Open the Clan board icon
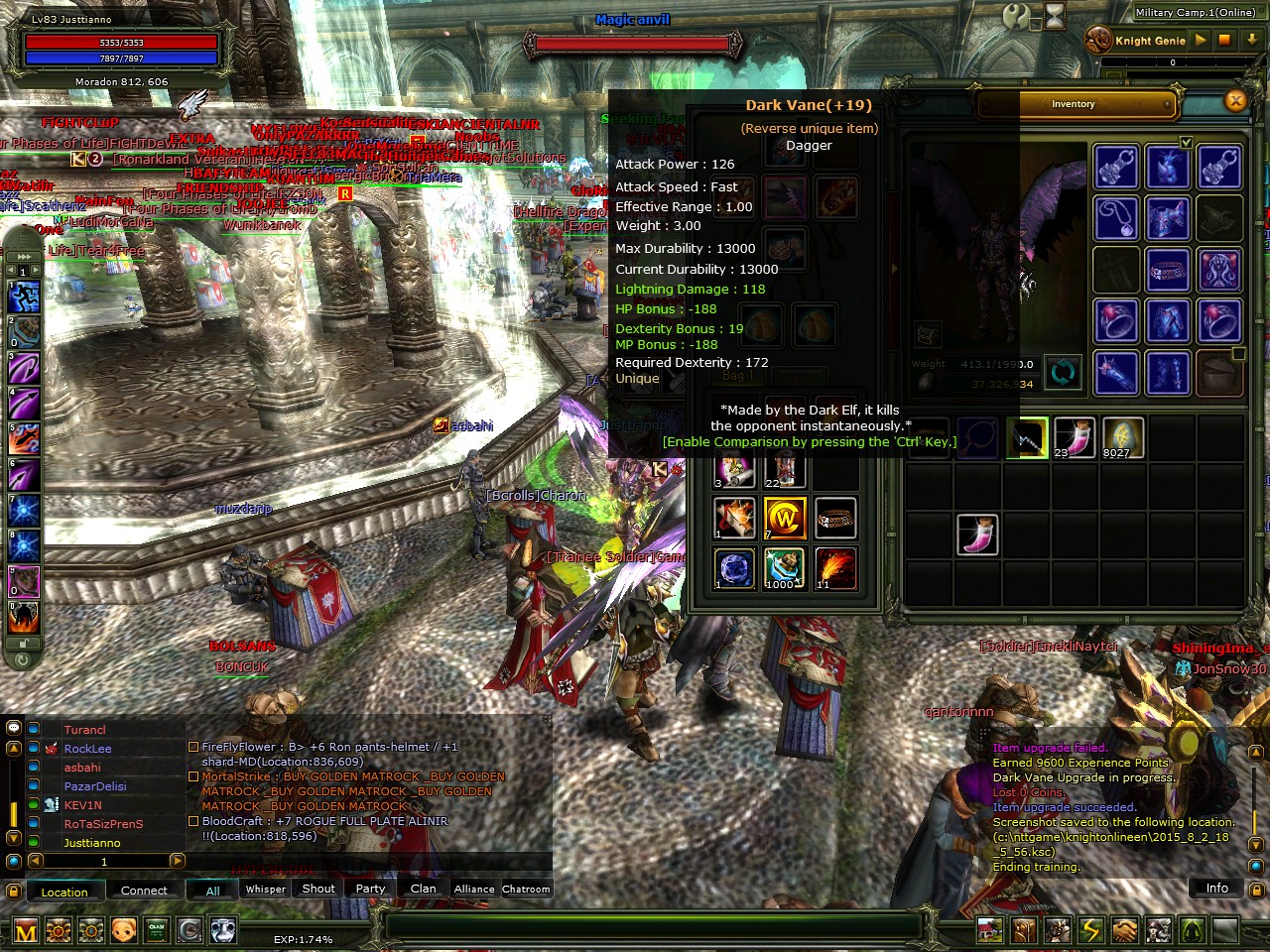Screen dimensions: 1270x952 tap(156, 930)
